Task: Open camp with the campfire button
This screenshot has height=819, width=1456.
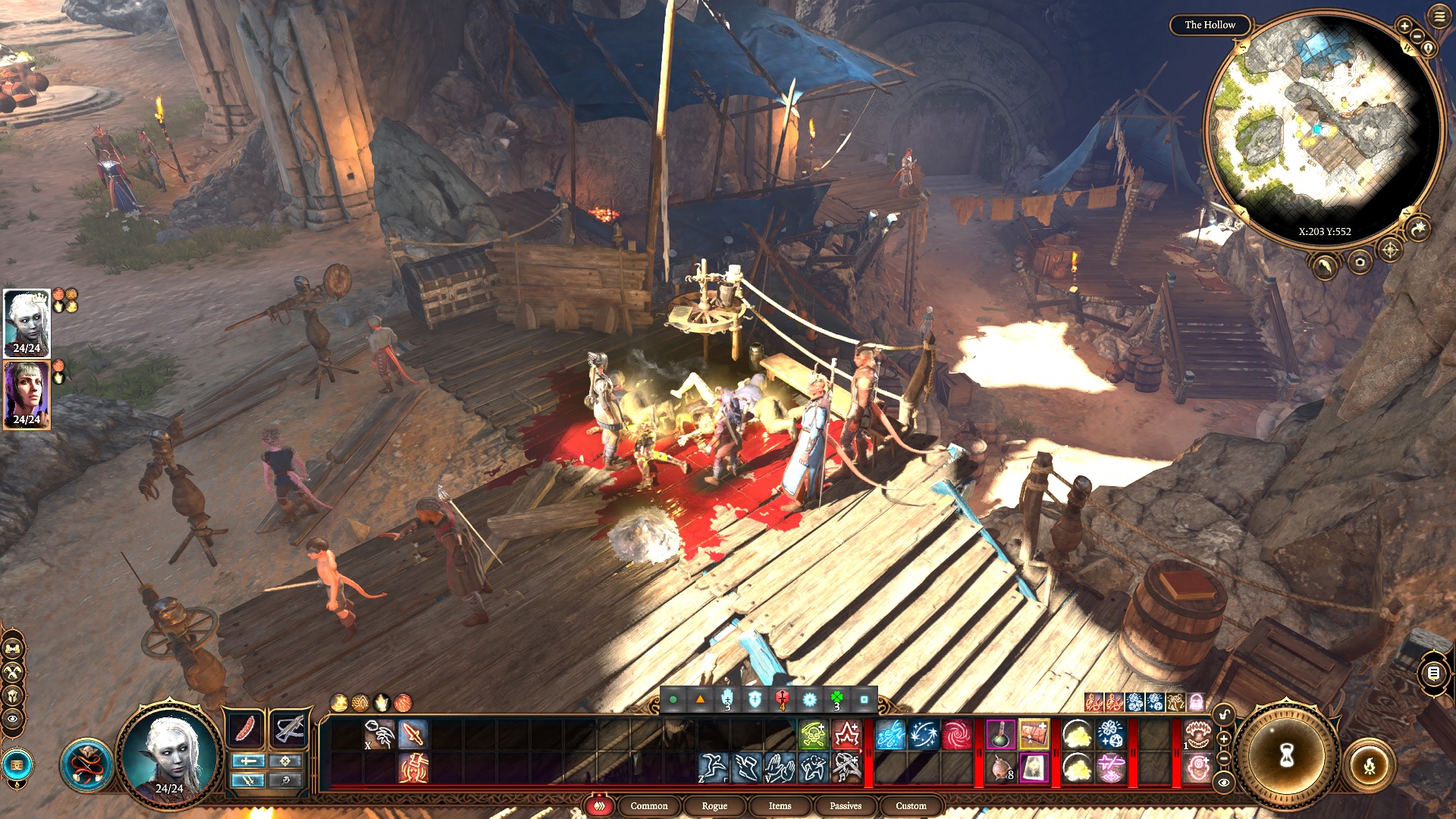Action: (1369, 766)
